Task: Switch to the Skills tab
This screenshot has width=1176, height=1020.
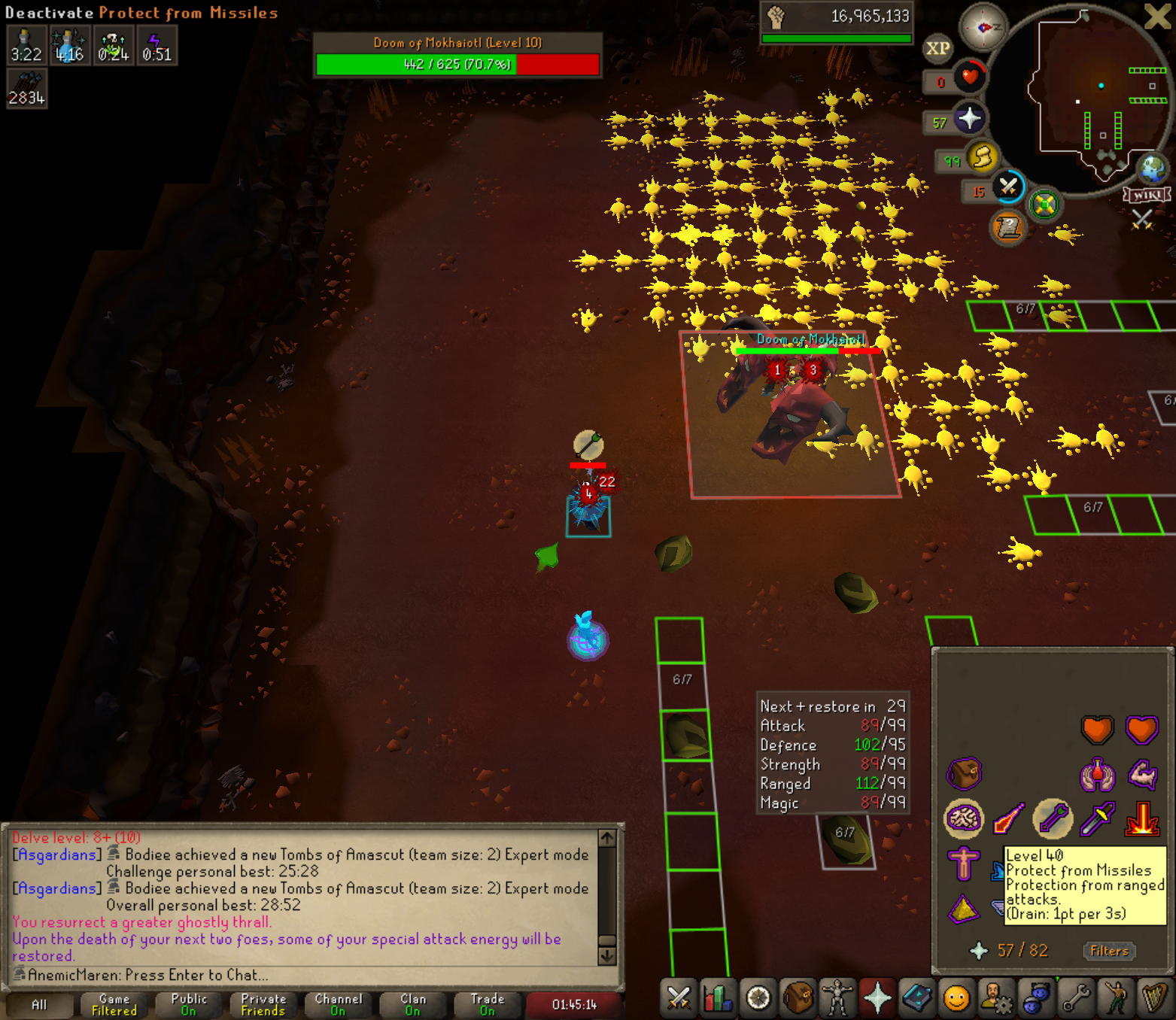Action: [719, 998]
